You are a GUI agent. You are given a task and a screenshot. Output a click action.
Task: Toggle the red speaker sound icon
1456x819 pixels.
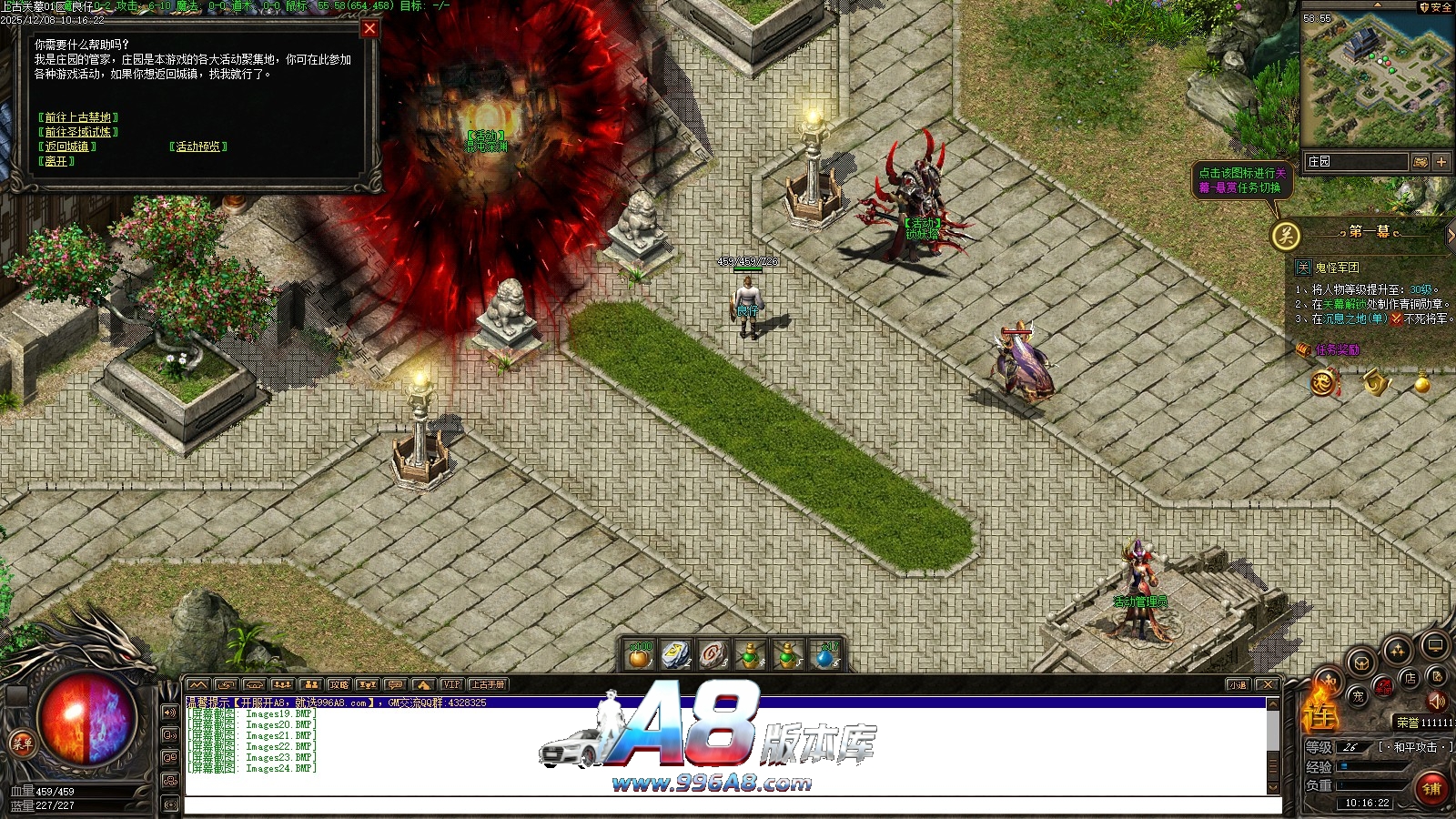1436,702
